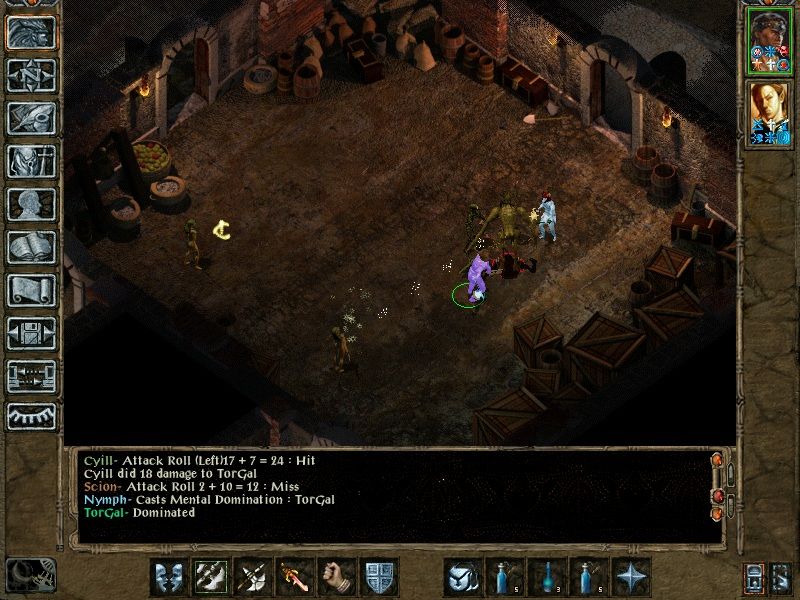
Task: Activate the talk action with the masks icon
Action: pos(168,576)
